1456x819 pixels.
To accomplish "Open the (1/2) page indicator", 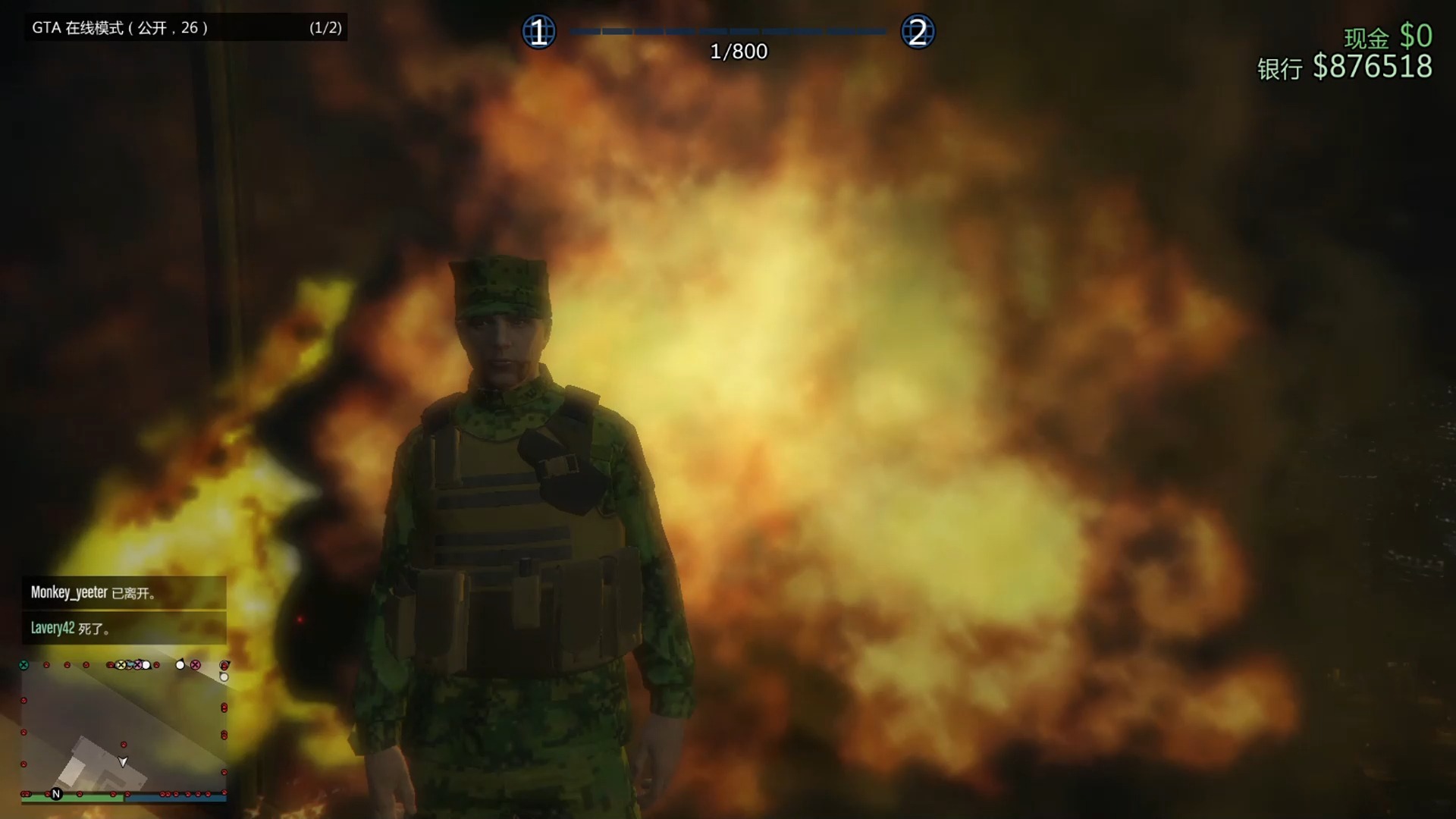I will pyautogui.click(x=325, y=28).
